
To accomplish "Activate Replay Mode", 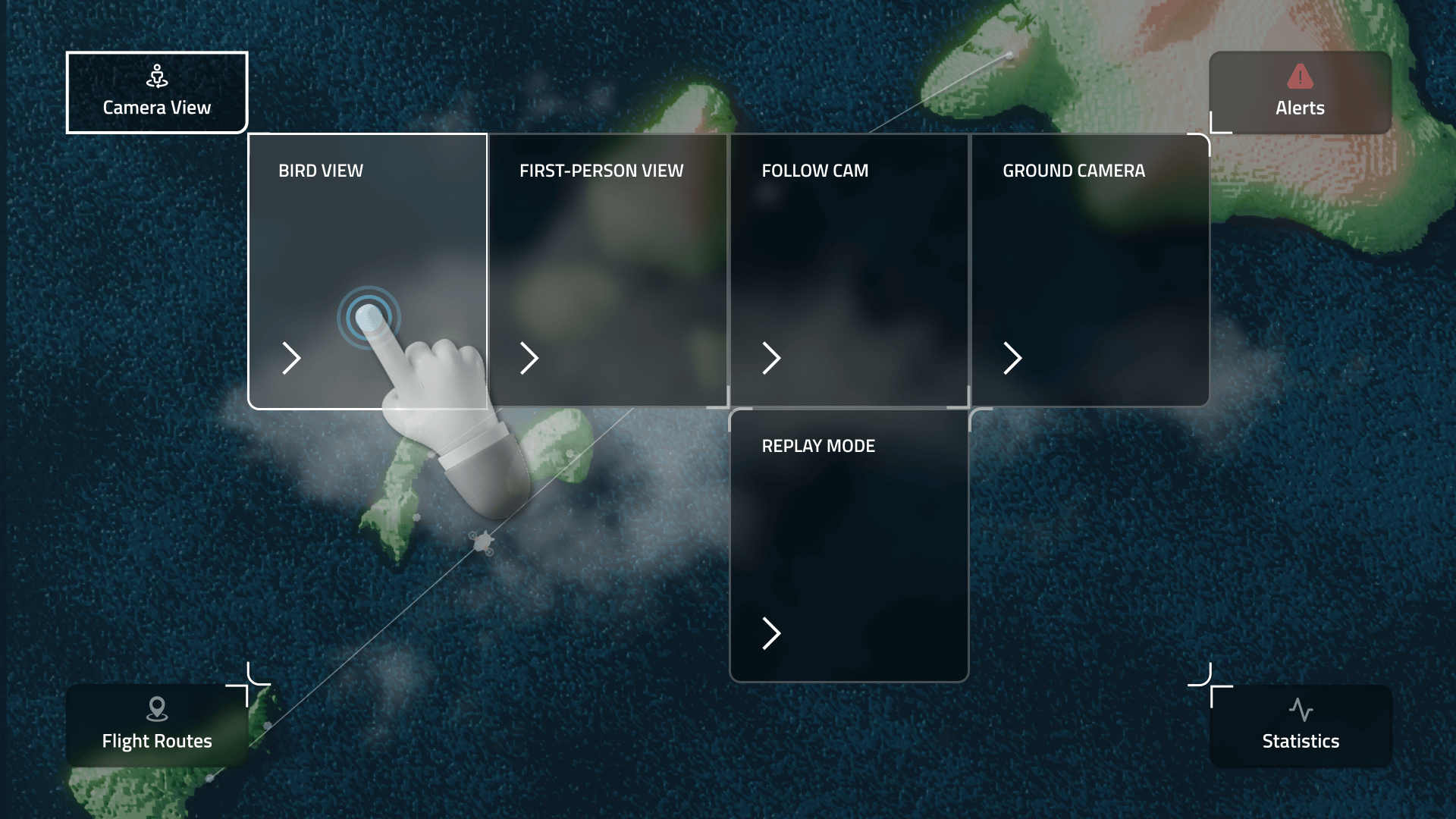I will (849, 545).
